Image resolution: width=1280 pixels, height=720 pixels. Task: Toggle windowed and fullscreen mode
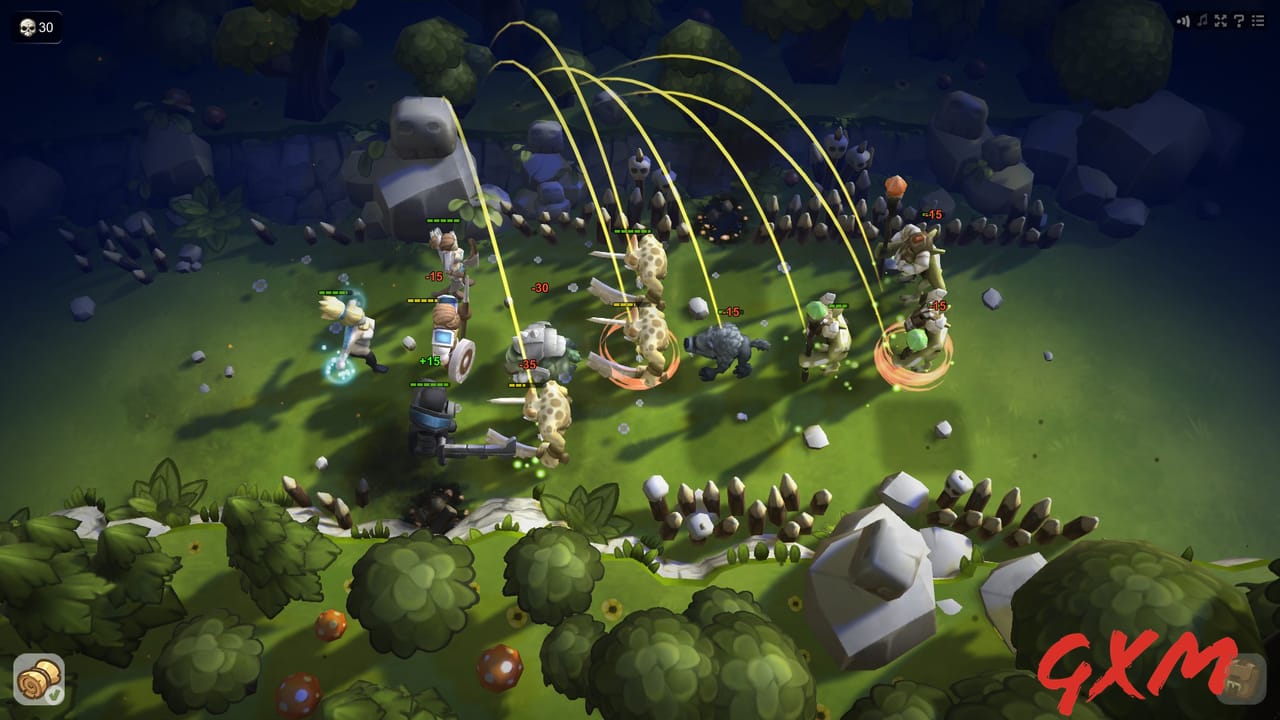click(x=1220, y=20)
